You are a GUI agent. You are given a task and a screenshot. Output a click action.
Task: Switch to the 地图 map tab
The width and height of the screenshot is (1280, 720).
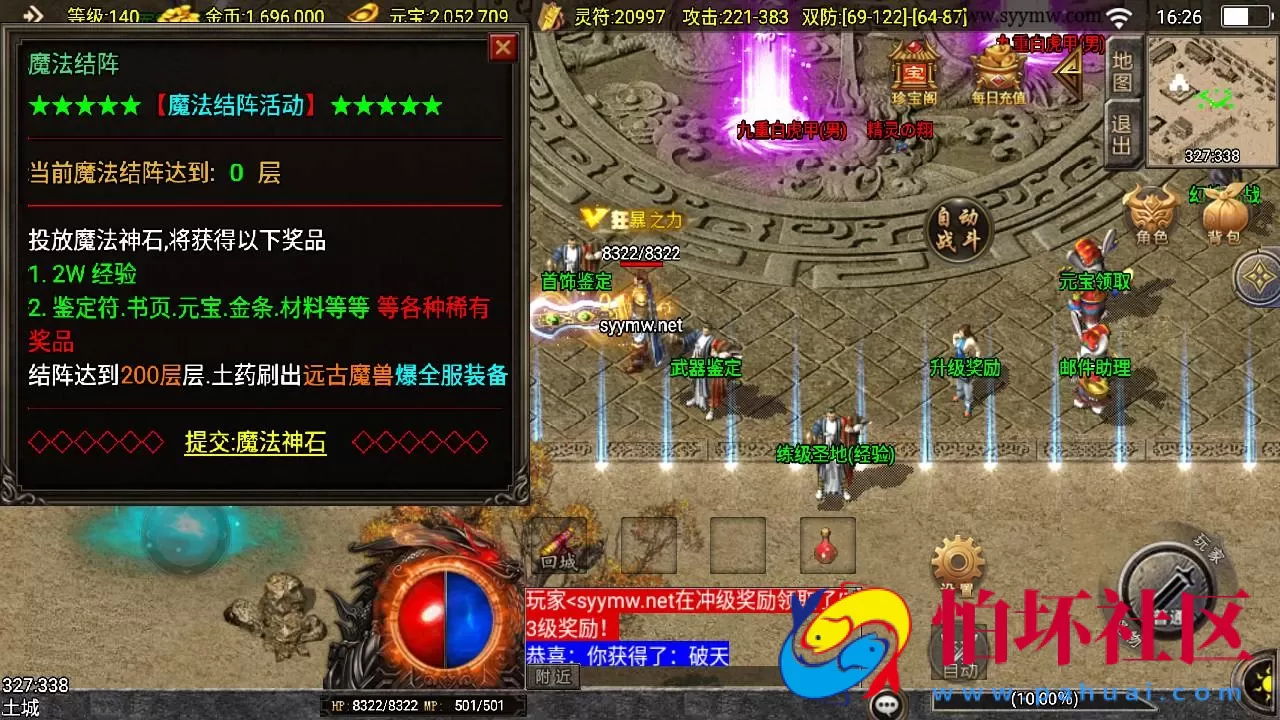point(1122,72)
